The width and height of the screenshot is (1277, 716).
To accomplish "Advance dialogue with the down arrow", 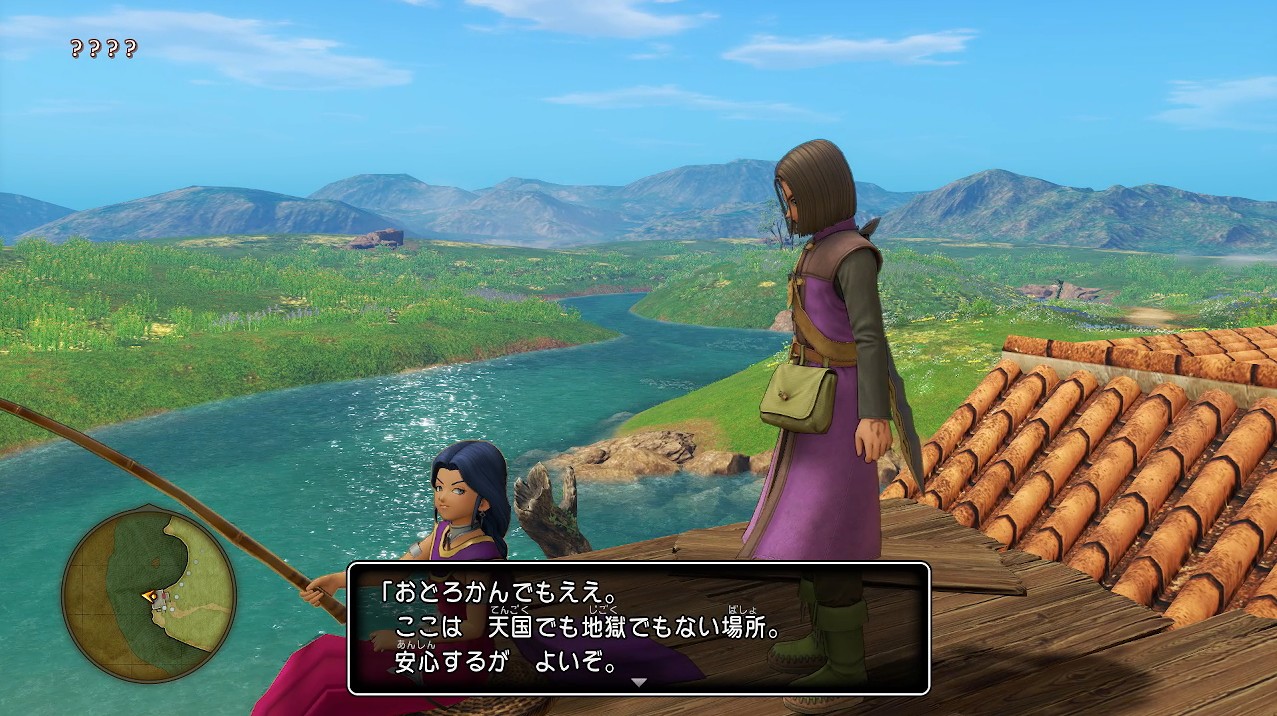I will click(639, 682).
